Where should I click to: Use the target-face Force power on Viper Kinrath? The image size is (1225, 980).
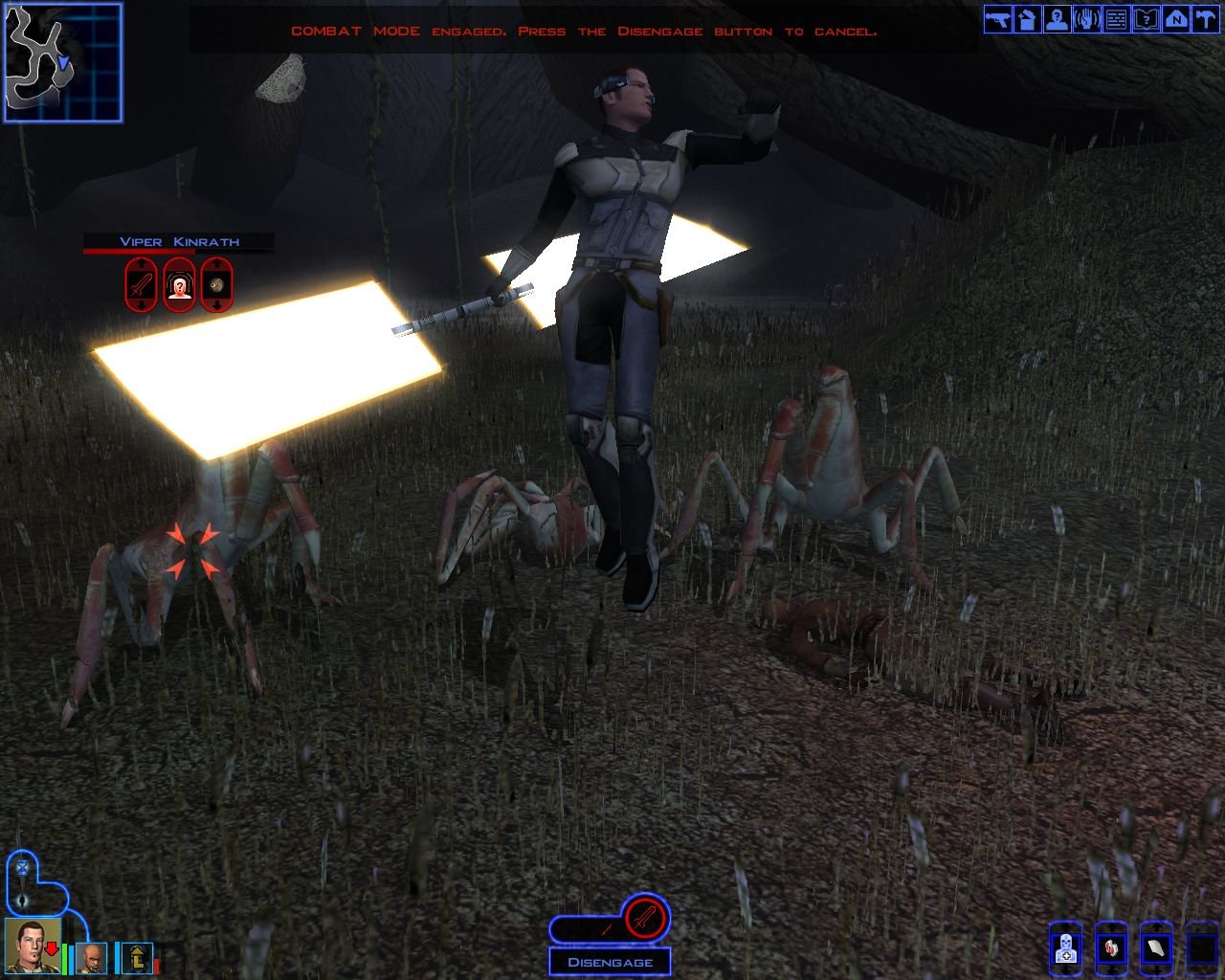(x=180, y=284)
